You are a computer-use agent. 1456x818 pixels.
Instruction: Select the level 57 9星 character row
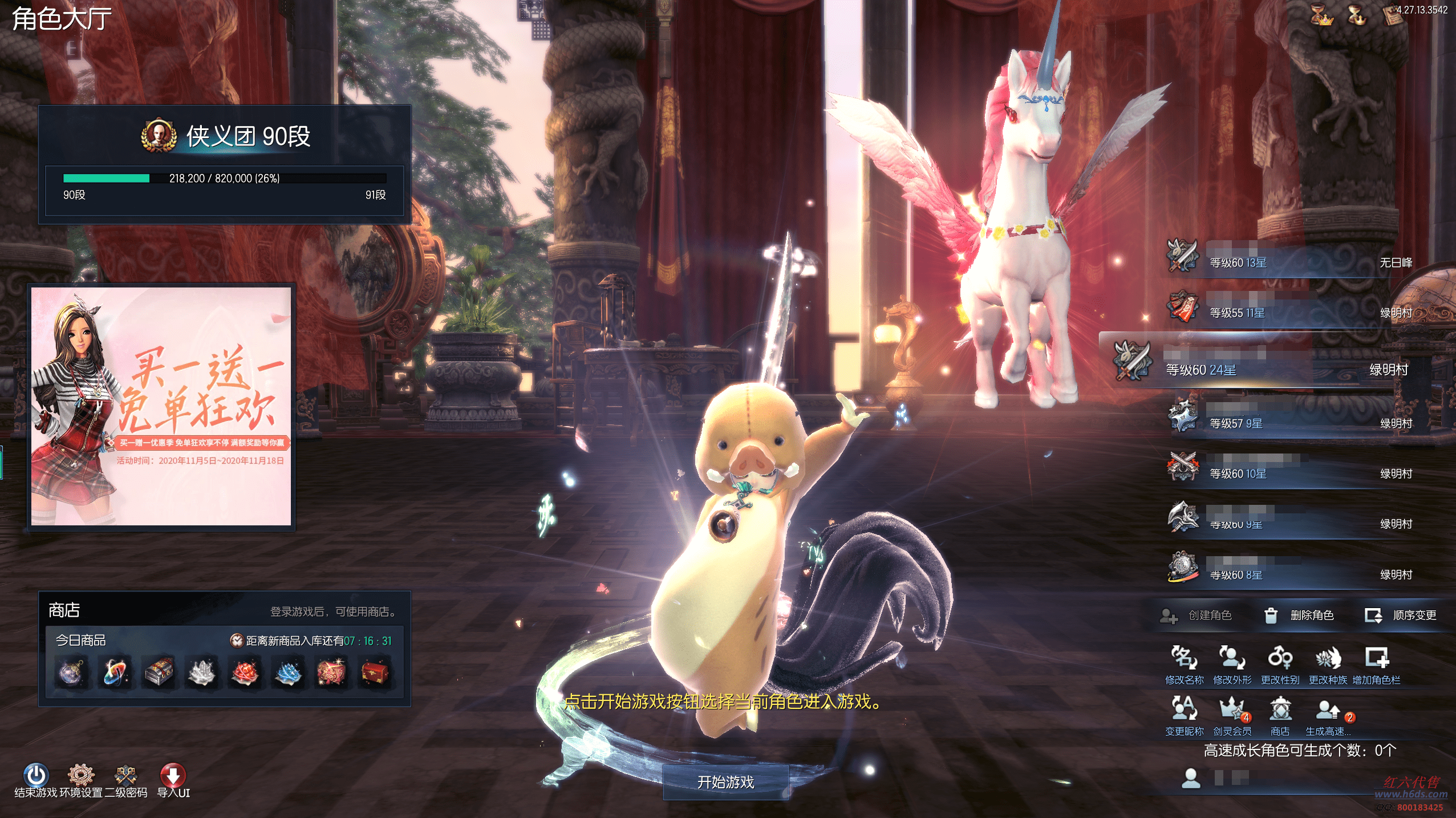coord(1289,423)
